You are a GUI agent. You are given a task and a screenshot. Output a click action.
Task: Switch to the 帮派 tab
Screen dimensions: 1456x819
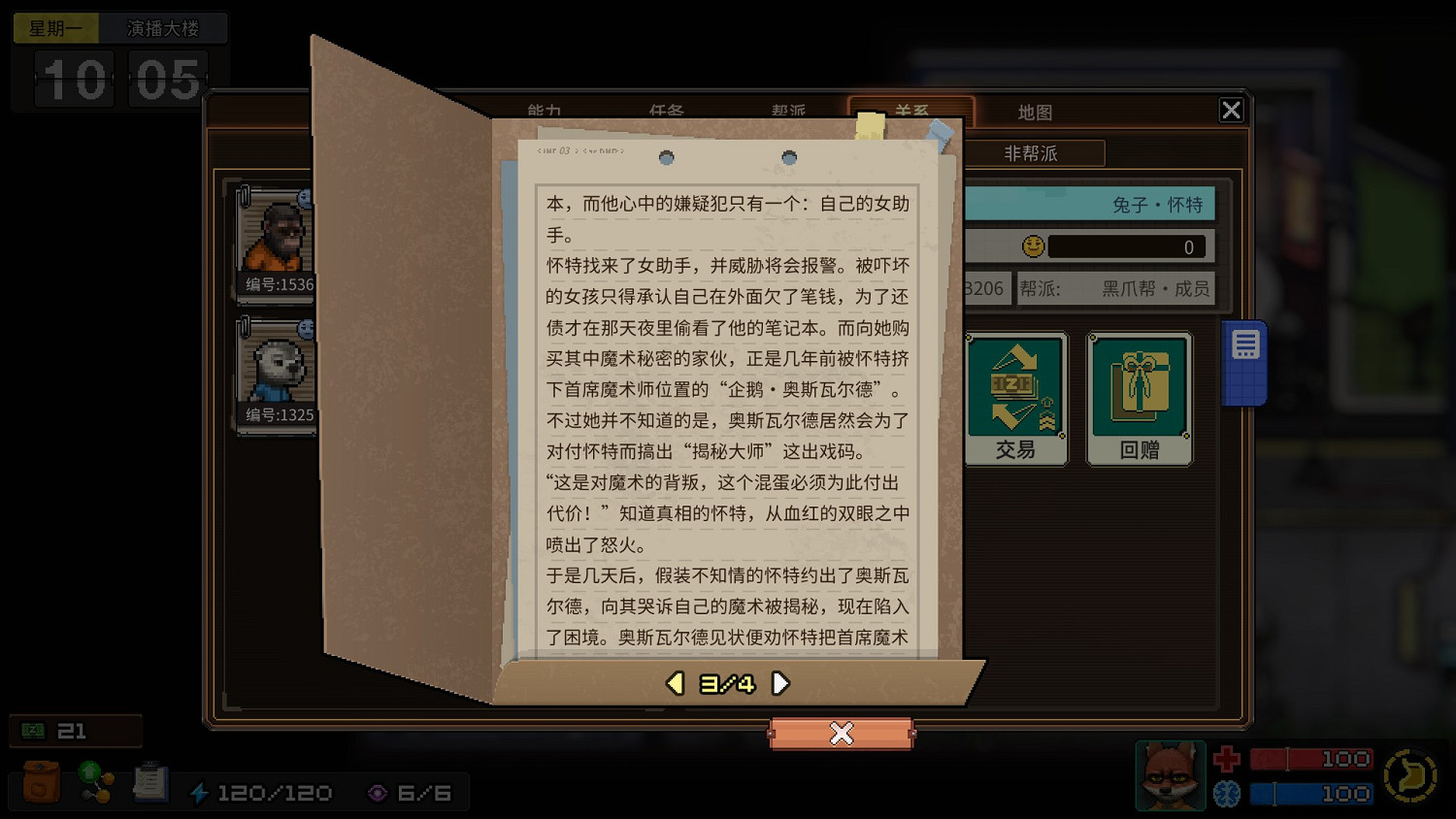(x=786, y=112)
